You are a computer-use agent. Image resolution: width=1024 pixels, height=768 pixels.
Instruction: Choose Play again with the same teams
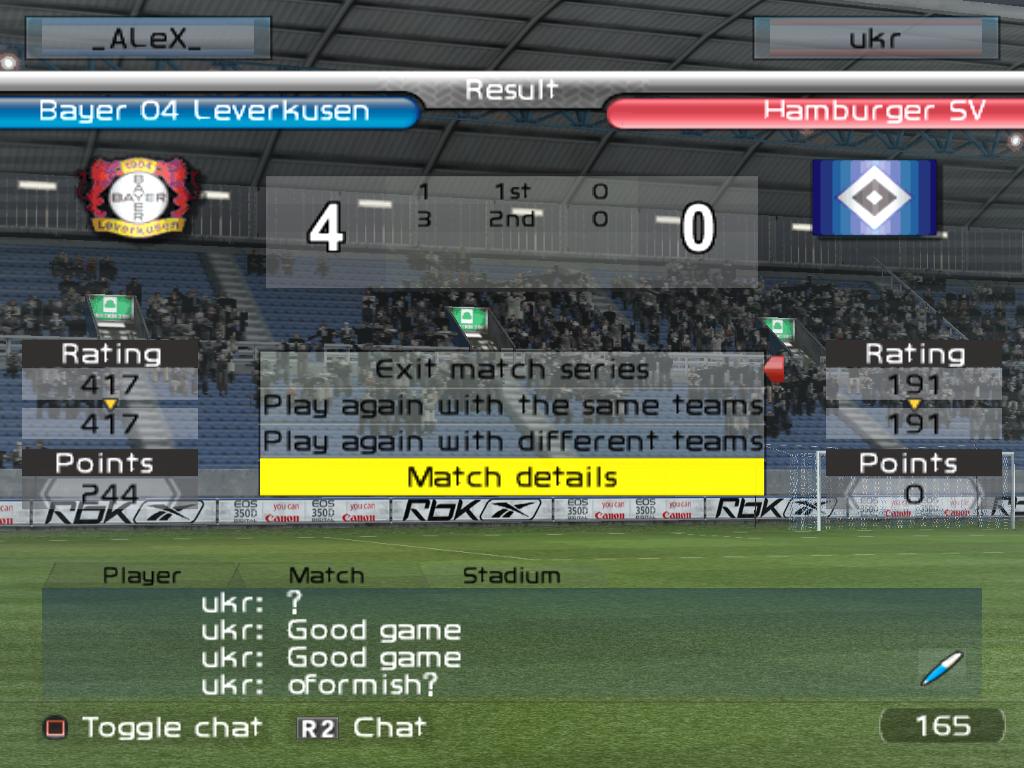coord(512,405)
